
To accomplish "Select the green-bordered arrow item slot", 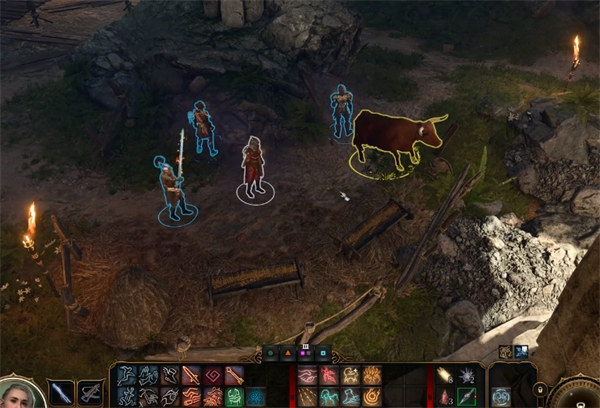I will coord(466,397).
